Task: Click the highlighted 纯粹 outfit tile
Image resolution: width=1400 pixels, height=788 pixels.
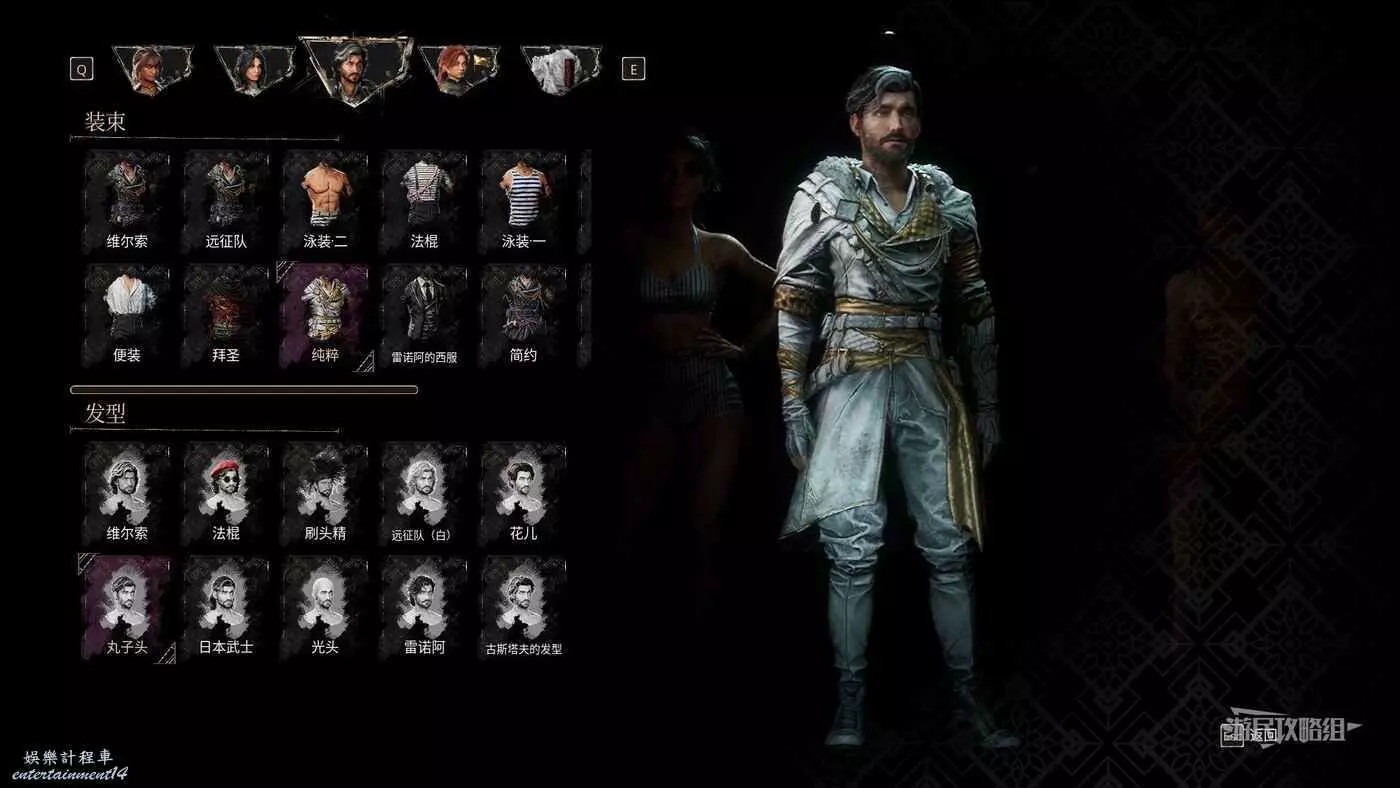Action: 325,315
